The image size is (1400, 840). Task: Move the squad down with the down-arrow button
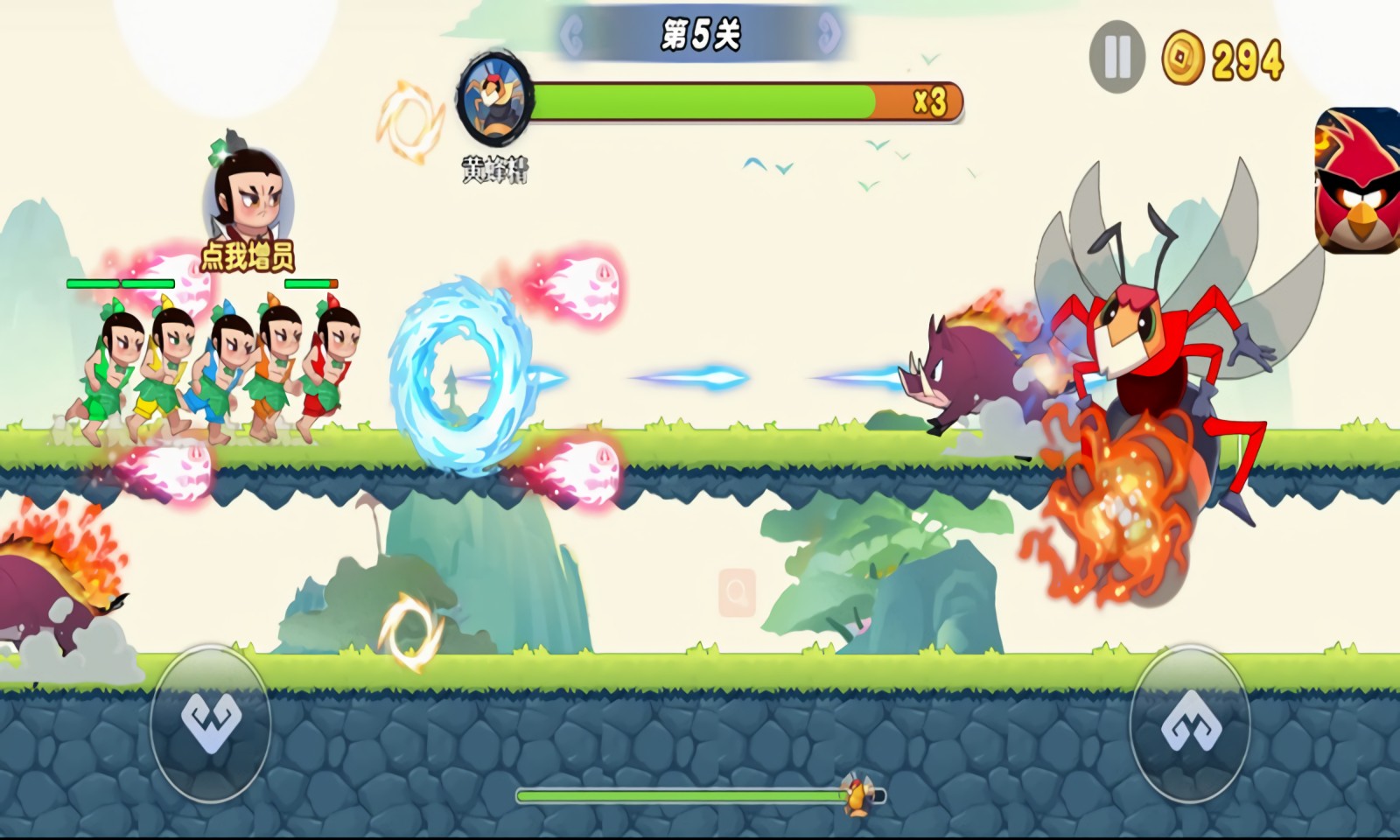(210, 723)
